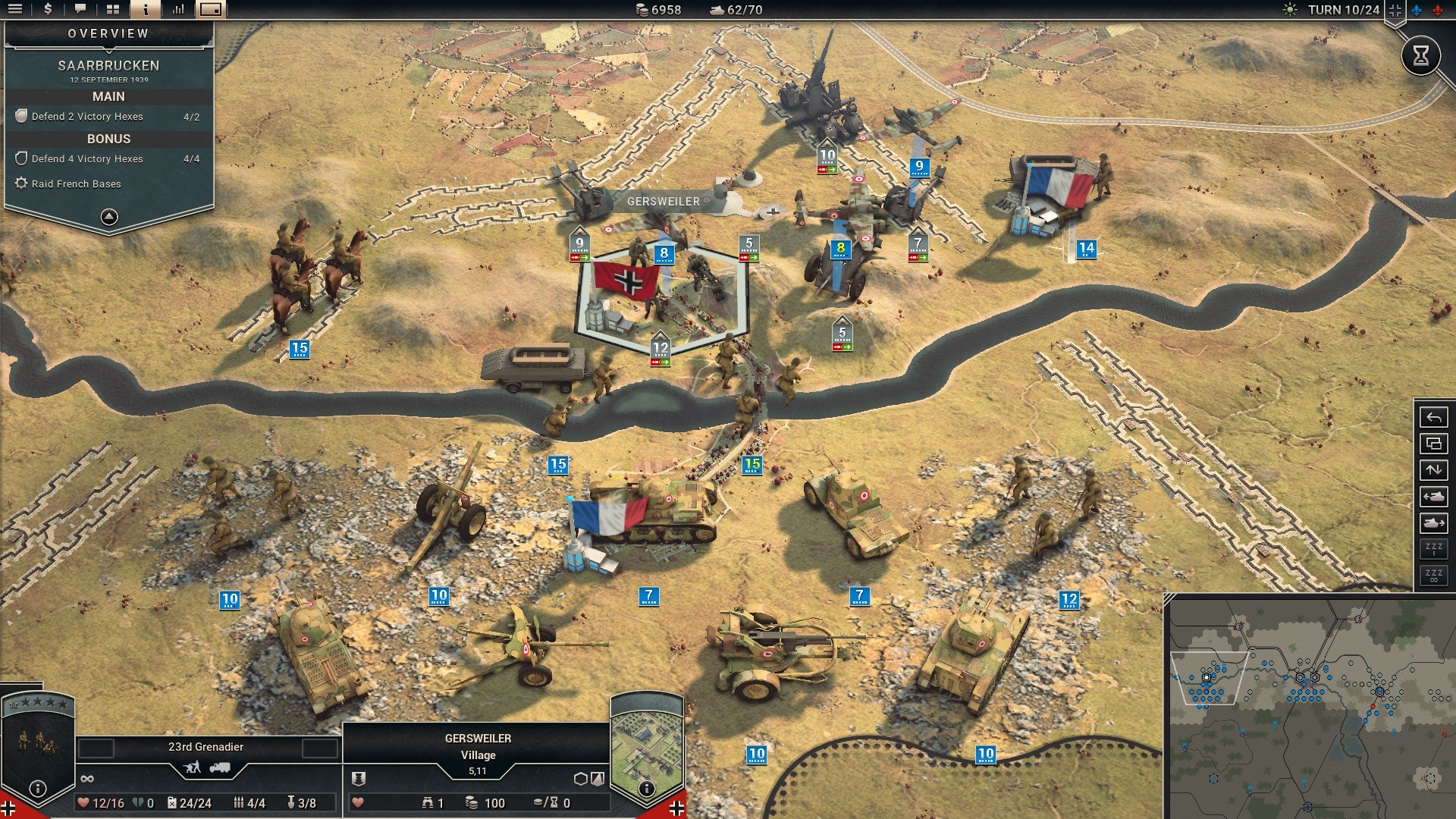This screenshot has height=819, width=1456.
Task: Collapse the Overview objectives panel
Action: click(x=109, y=217)
